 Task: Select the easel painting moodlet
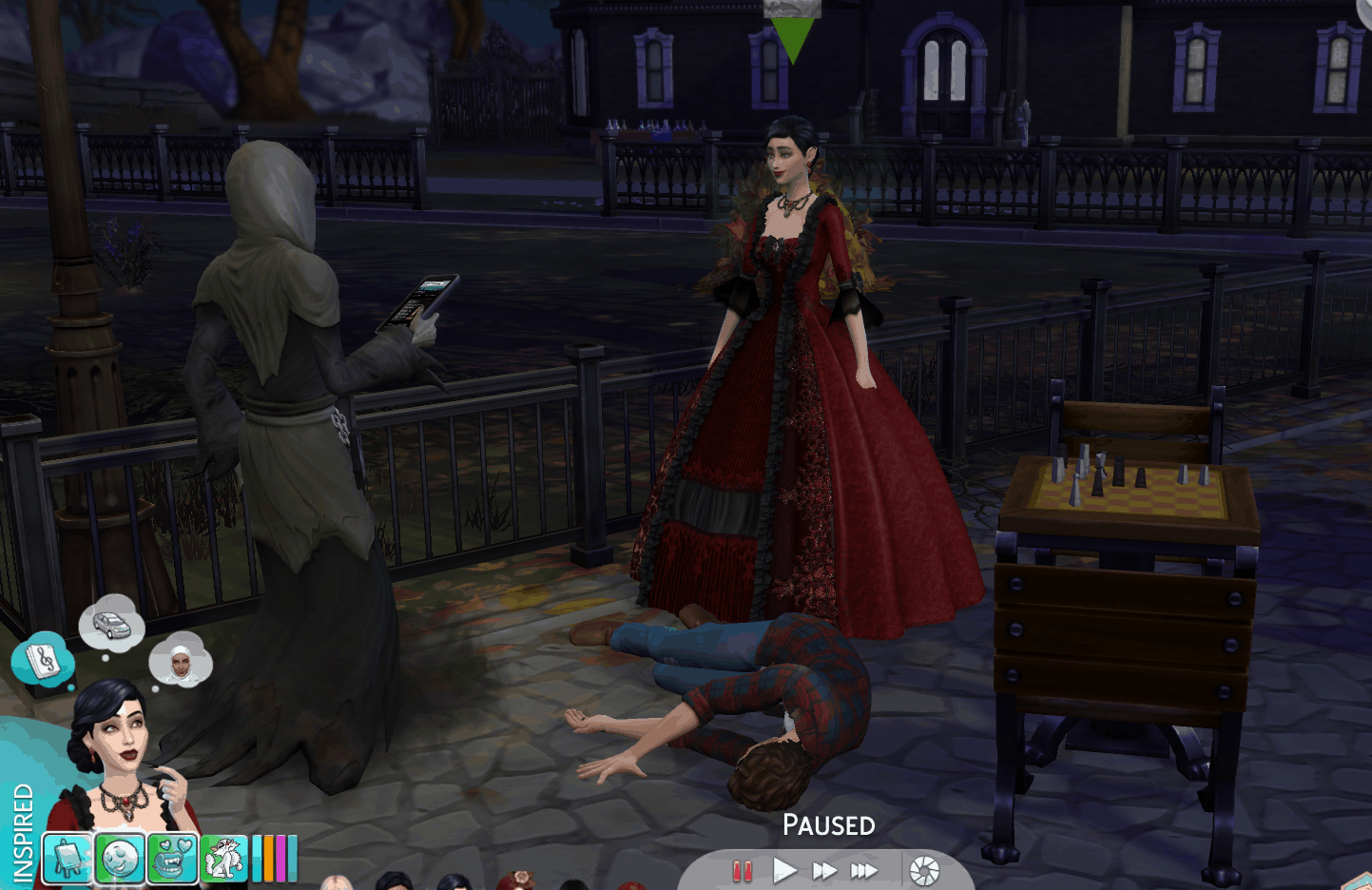68,859
